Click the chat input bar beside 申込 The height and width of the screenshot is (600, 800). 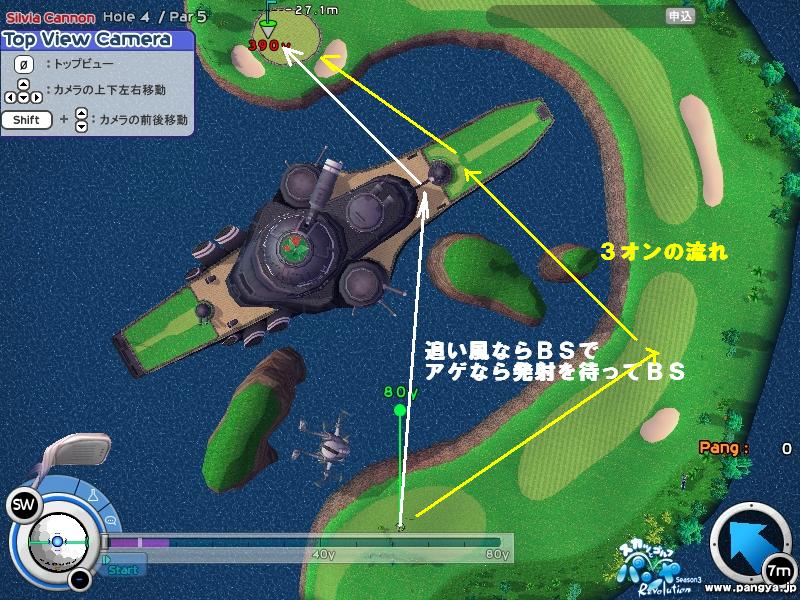575,16
